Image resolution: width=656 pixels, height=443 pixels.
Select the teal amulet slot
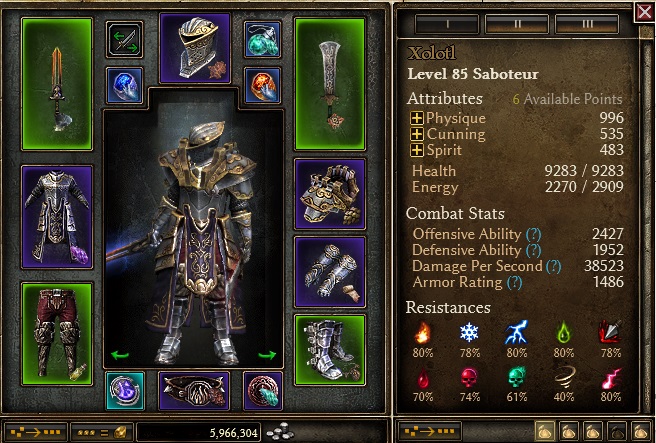coord(263,40)
